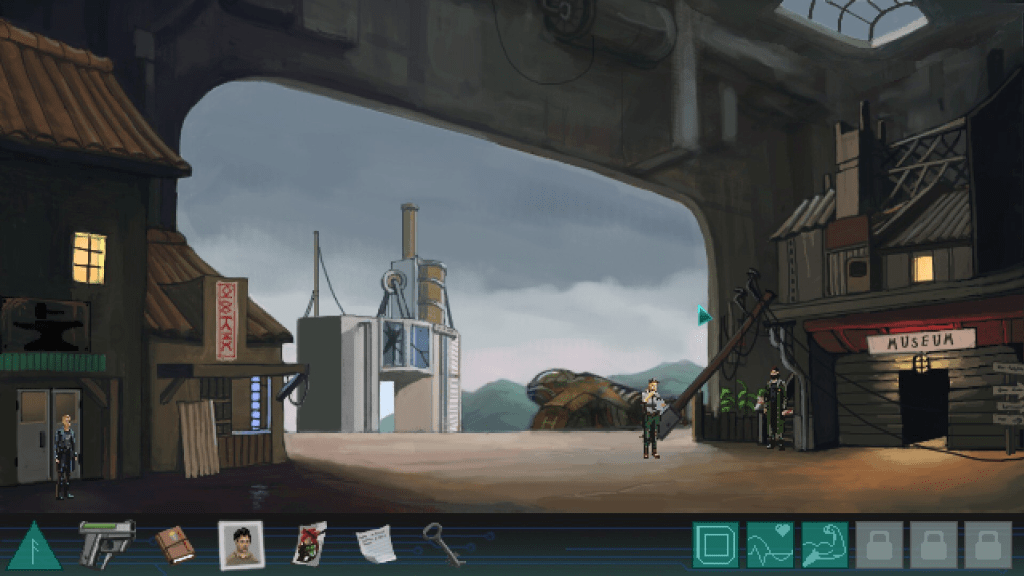Activate the flexed arm strength ability
1024x576 pixels.
tap(824, 545)
